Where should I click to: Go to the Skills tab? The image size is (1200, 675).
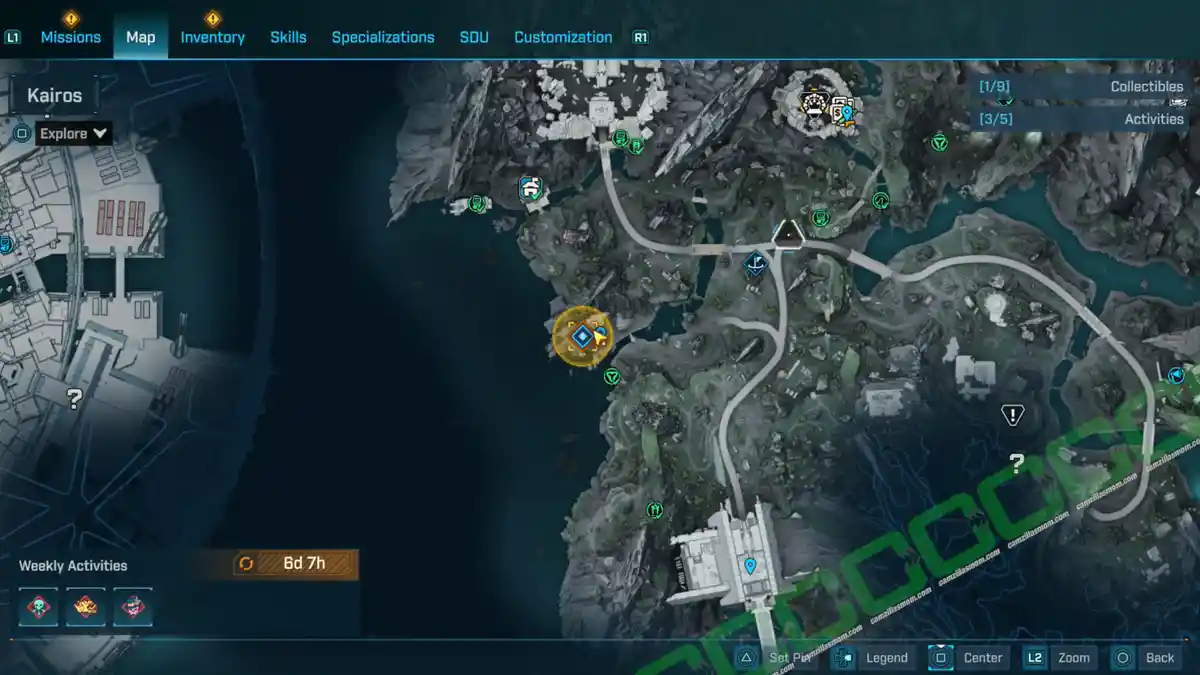click(289, 37)
